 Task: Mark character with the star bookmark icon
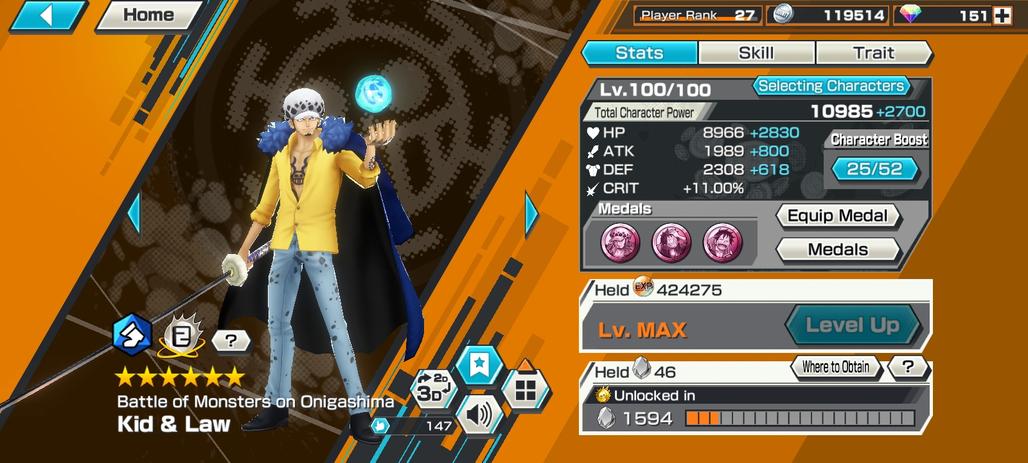pos(478,363)
